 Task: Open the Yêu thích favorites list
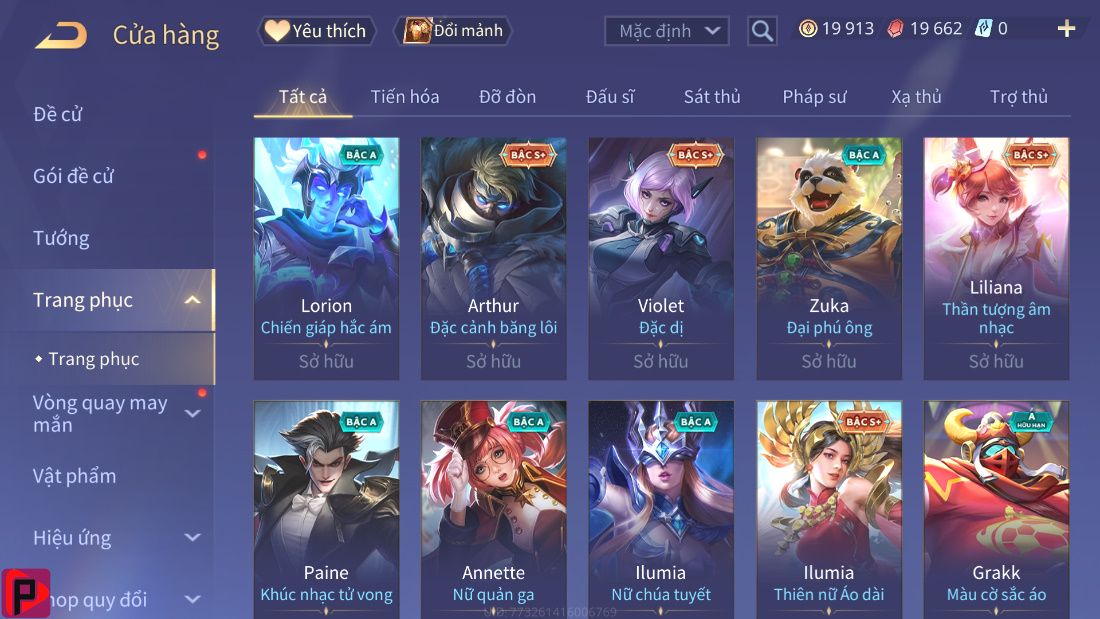tap(317, 31)
